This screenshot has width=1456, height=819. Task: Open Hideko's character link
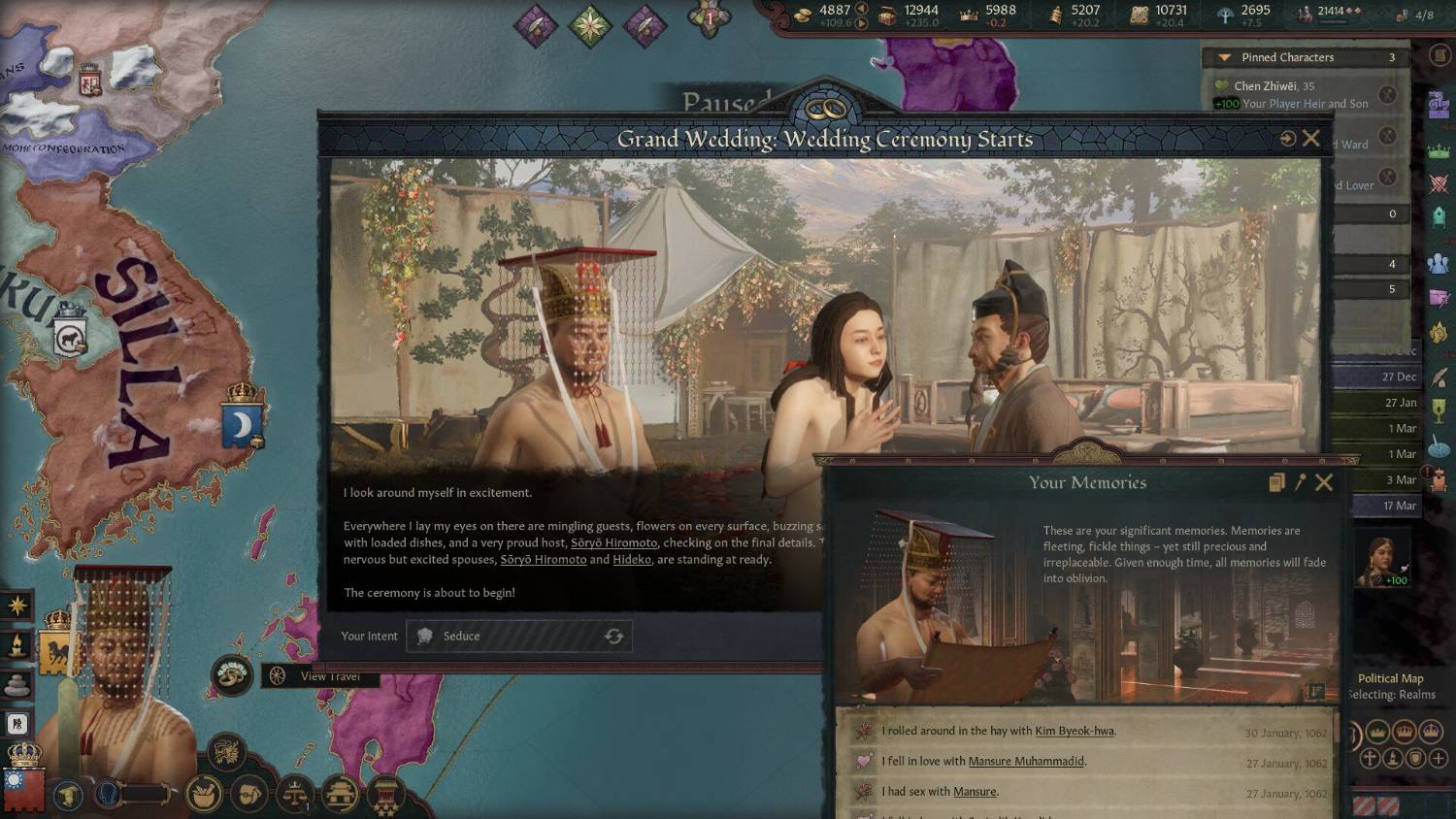coord(632,560)
